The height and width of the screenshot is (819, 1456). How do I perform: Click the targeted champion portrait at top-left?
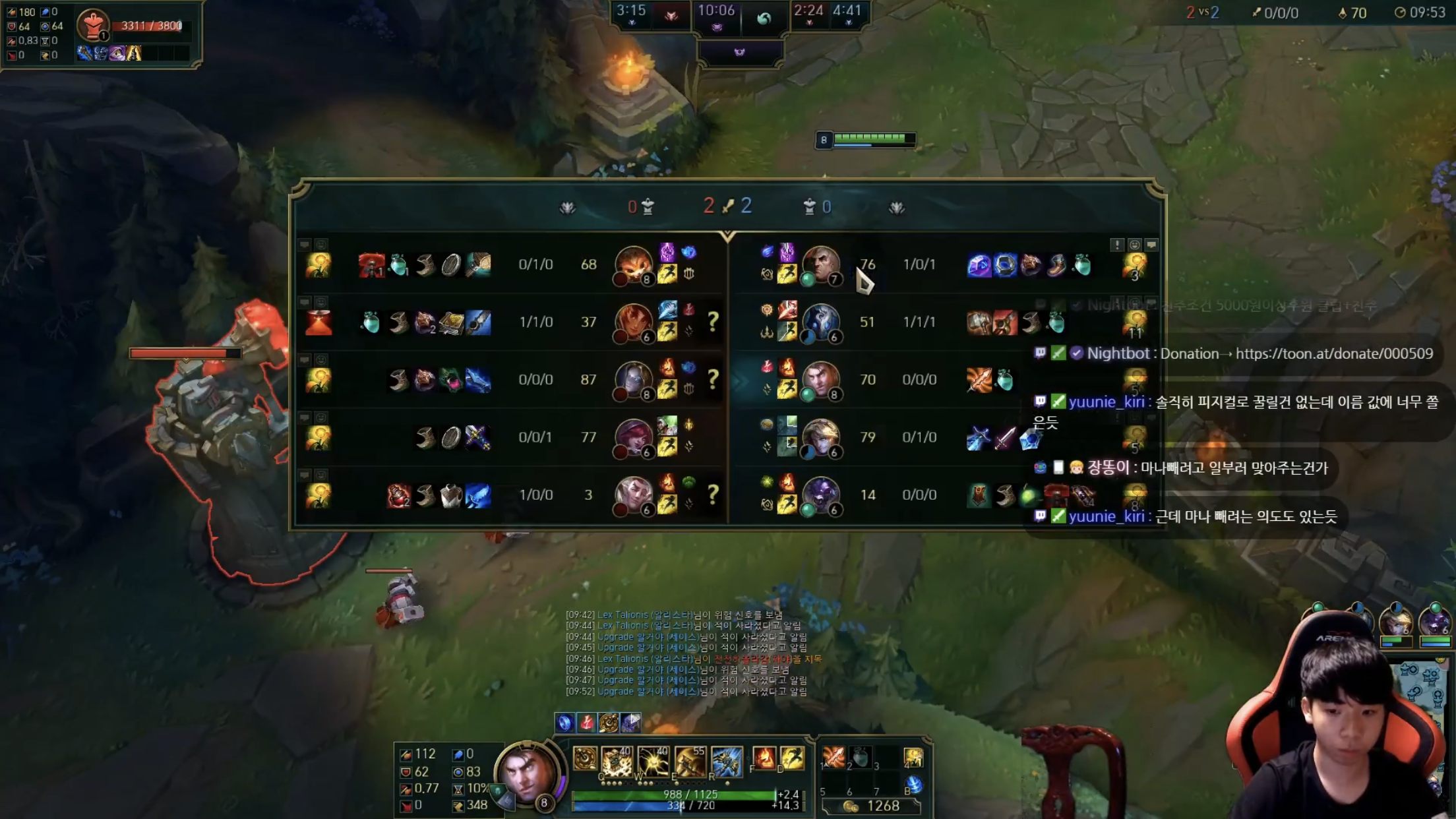(x=93, y=25)
